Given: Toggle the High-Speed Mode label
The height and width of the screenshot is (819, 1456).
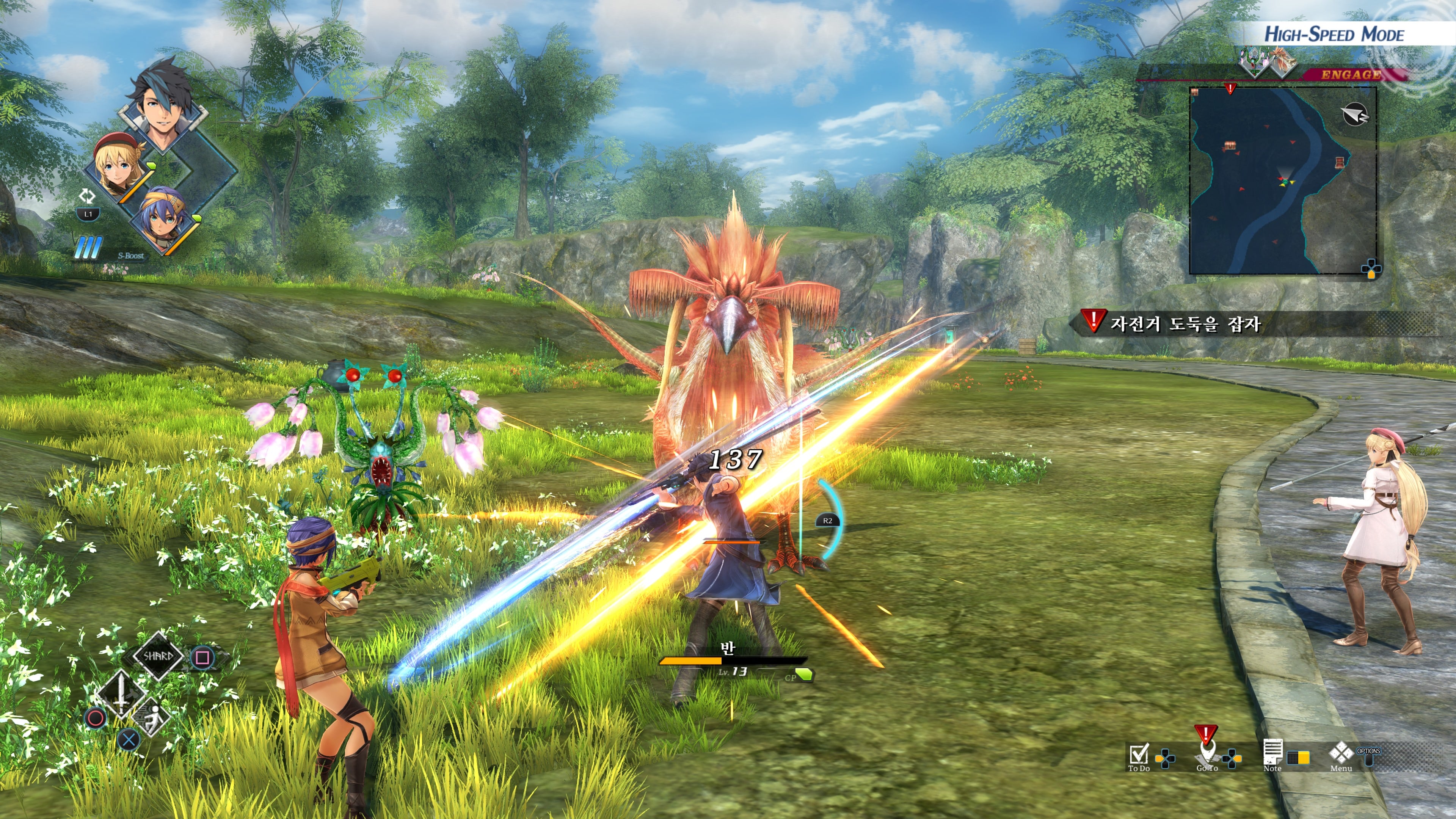Looking at the screenshot, I should [x=1334, y=35].
